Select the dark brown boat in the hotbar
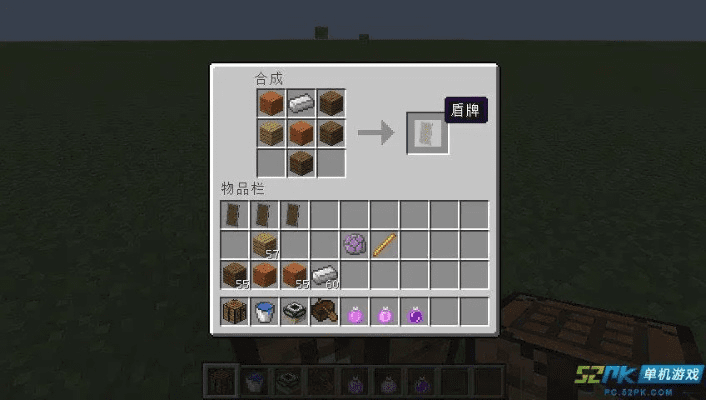Screen dimensions: 706x400 (325, 311)
